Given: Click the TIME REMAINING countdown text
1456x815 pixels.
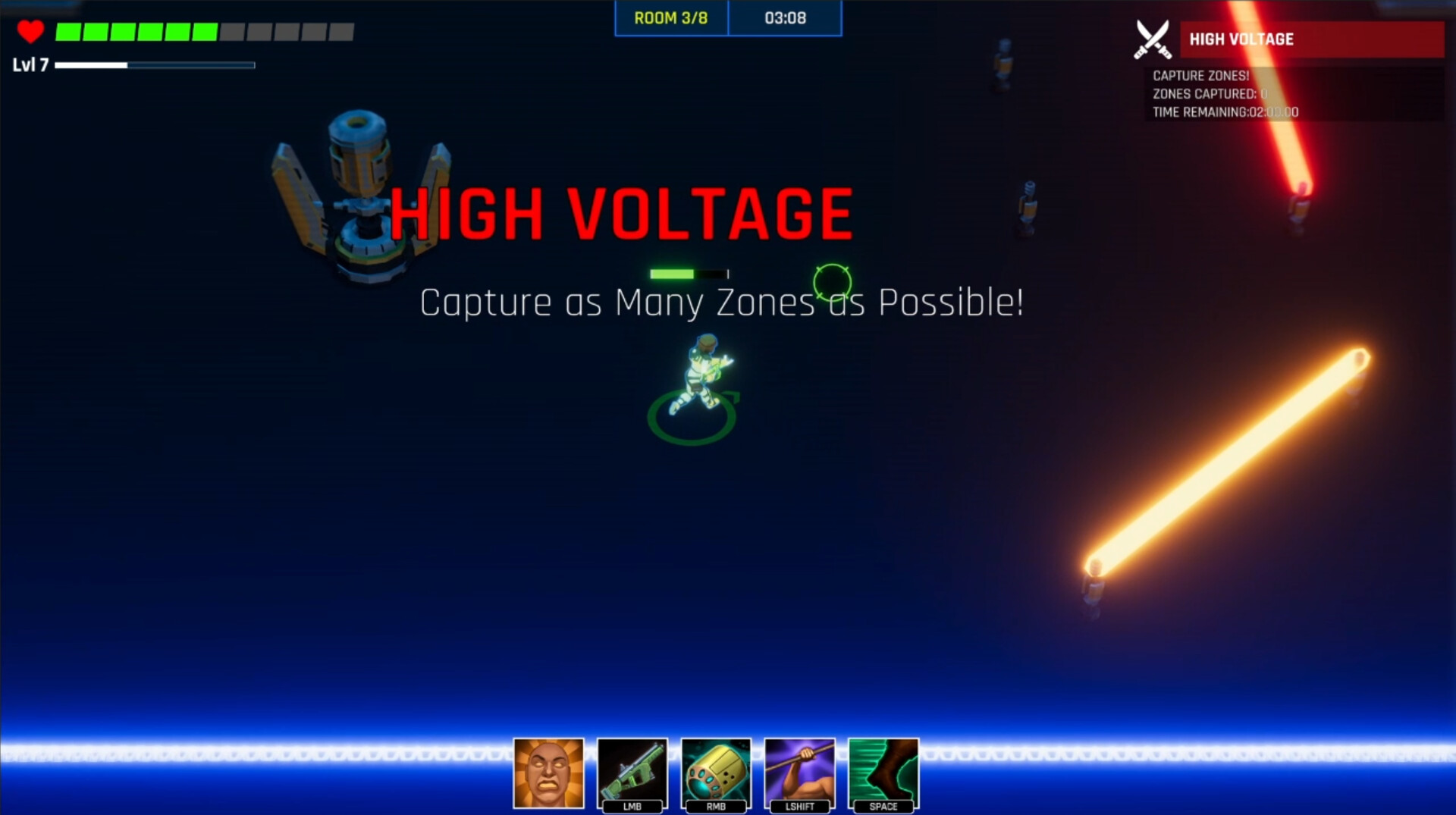Looking at the screenshot, I should 1225,111.
